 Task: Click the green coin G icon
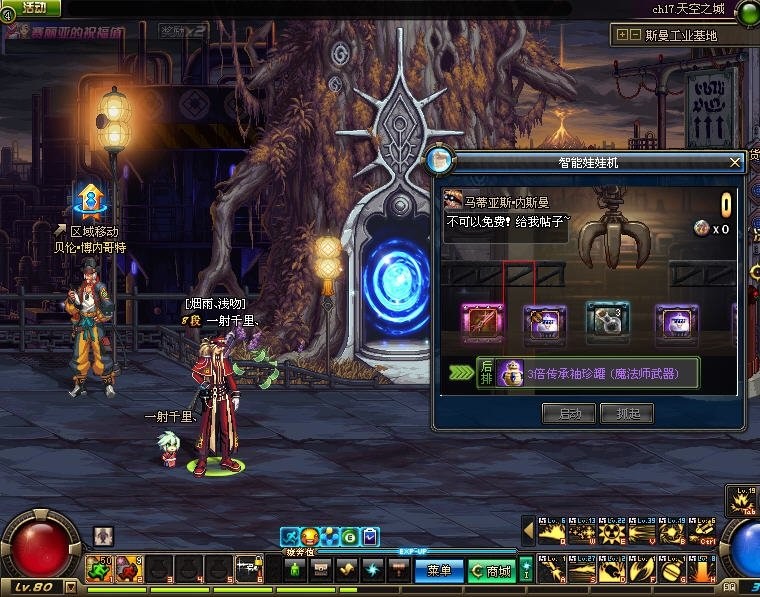(x=350, y=537)
